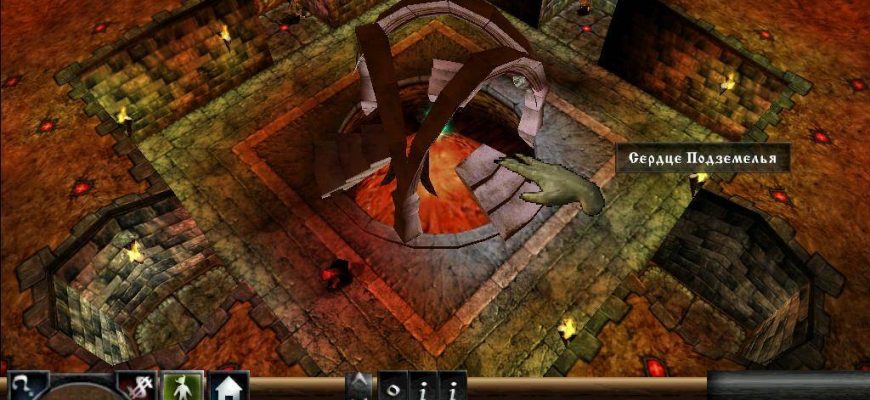Open the house-shaped rooms tab
Viewport: 870px width, 400px height.
[x=228, y=387]
